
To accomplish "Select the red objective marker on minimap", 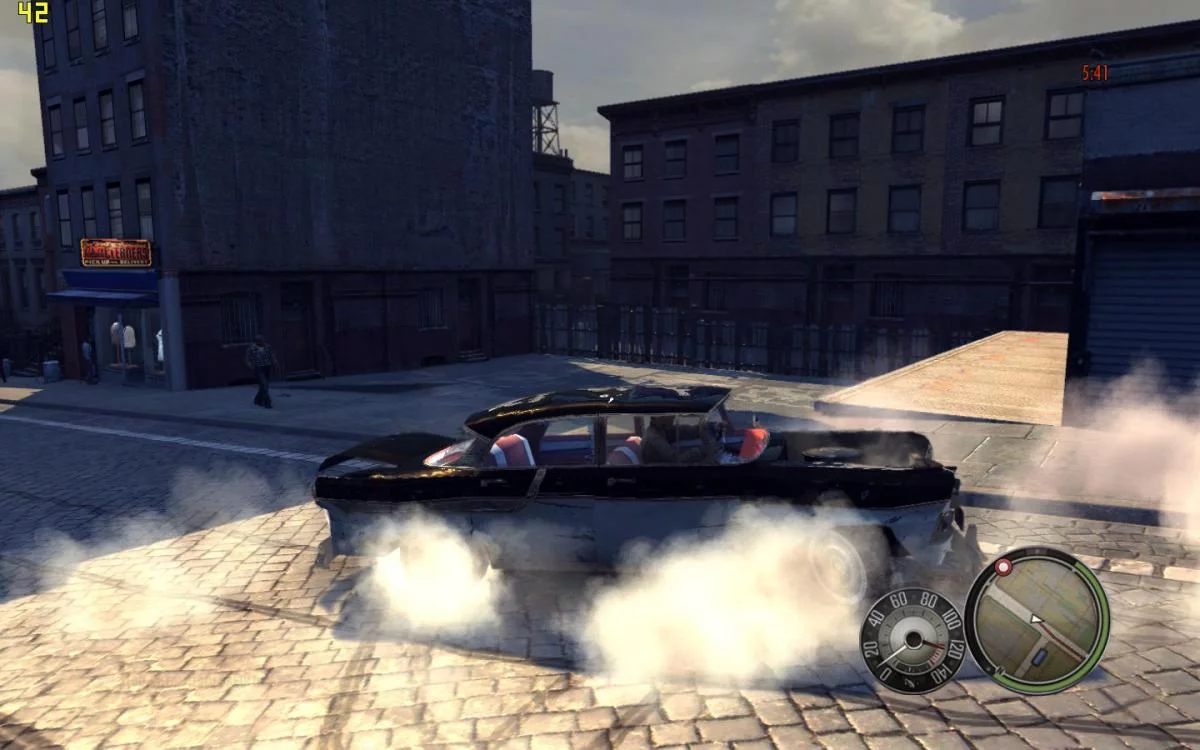I will (1002, 567).
